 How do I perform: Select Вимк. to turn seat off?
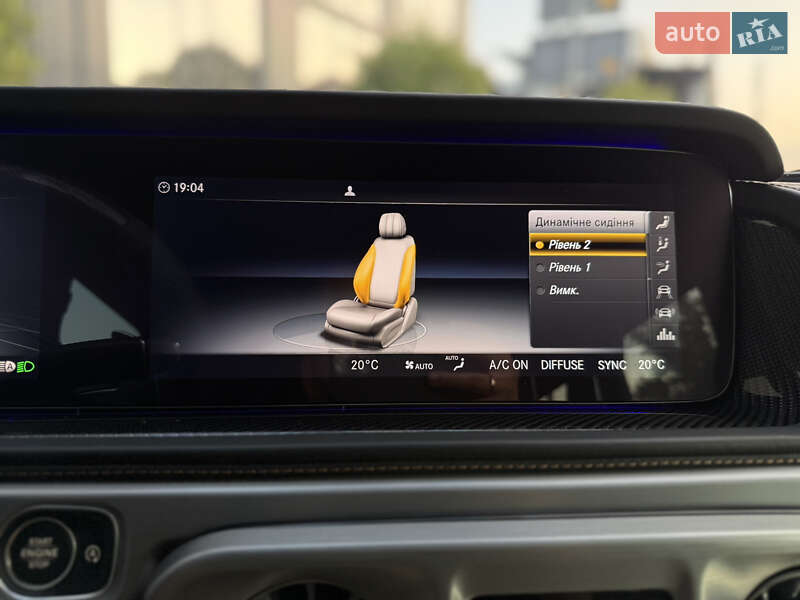pyautogui.click(x=588, y=291)
